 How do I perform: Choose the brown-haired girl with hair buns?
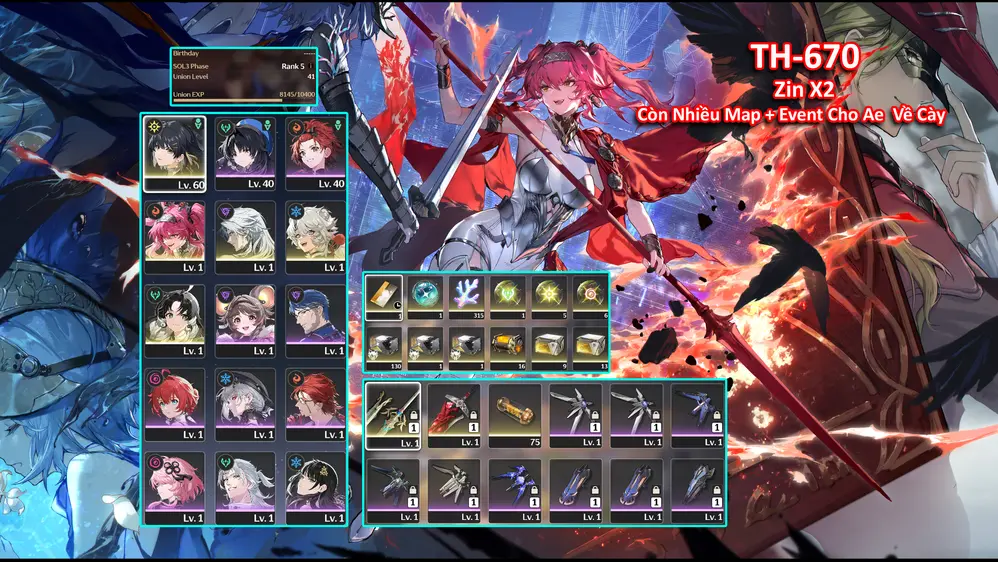(245, 320)
